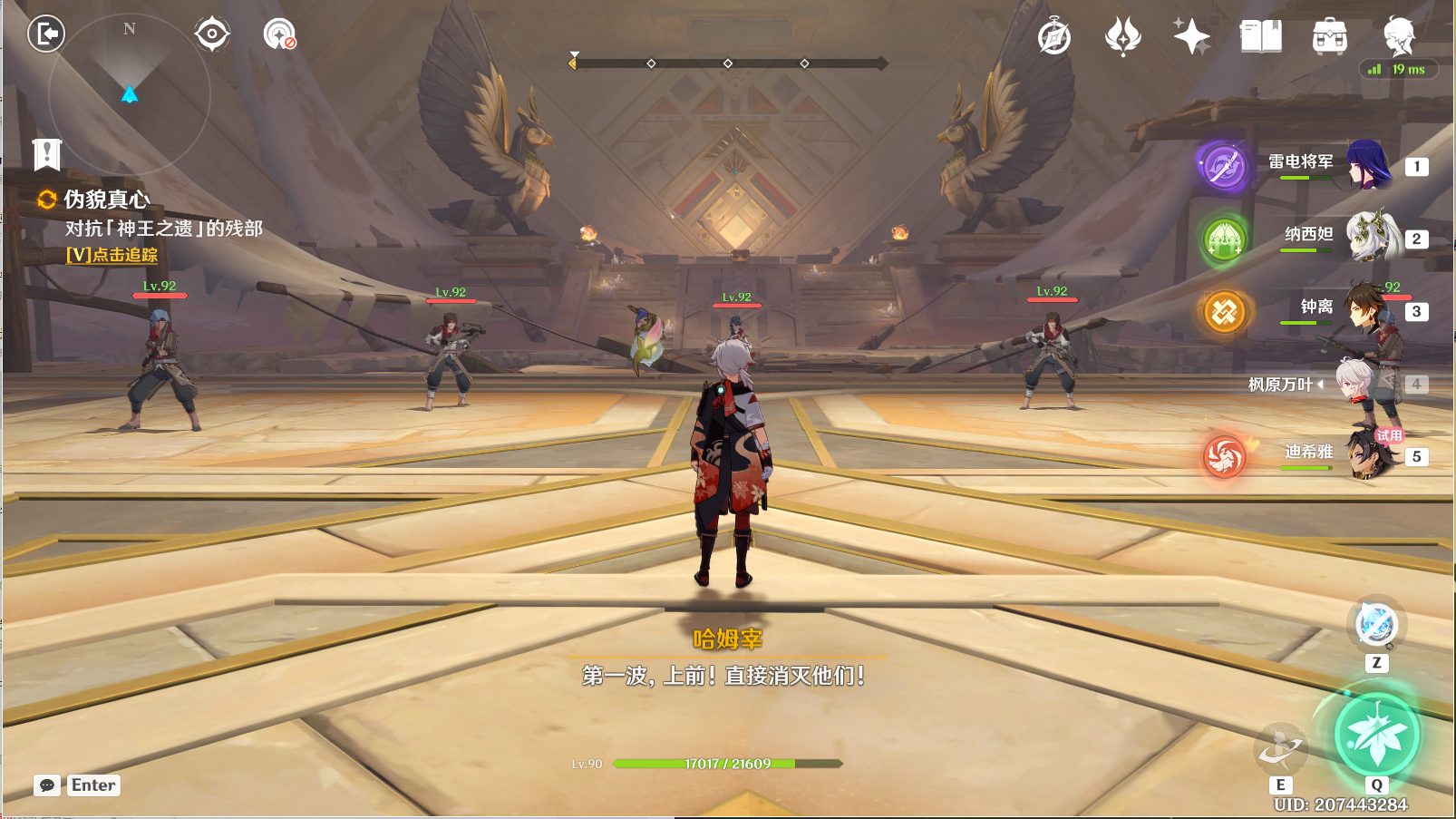Click the icon with the red prohibited badge
1456x819 pixels.
click(x=279, y=34)
